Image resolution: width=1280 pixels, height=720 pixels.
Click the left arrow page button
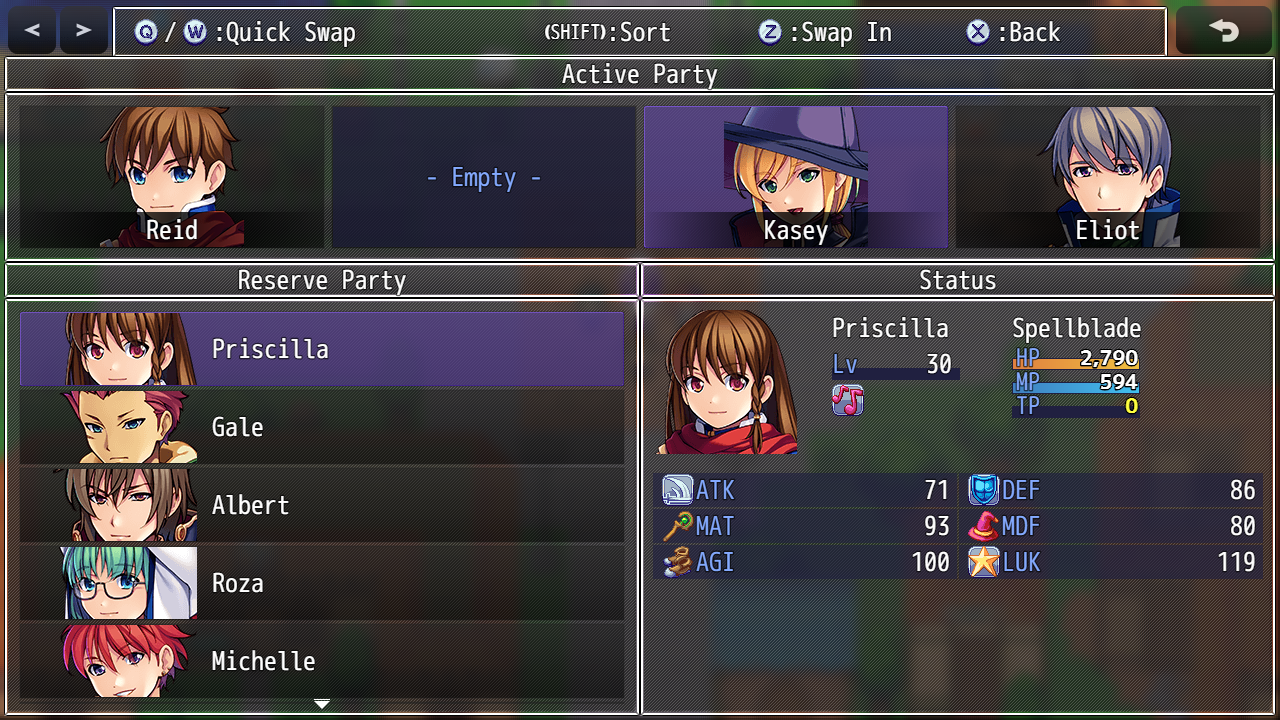click(33, 31)
